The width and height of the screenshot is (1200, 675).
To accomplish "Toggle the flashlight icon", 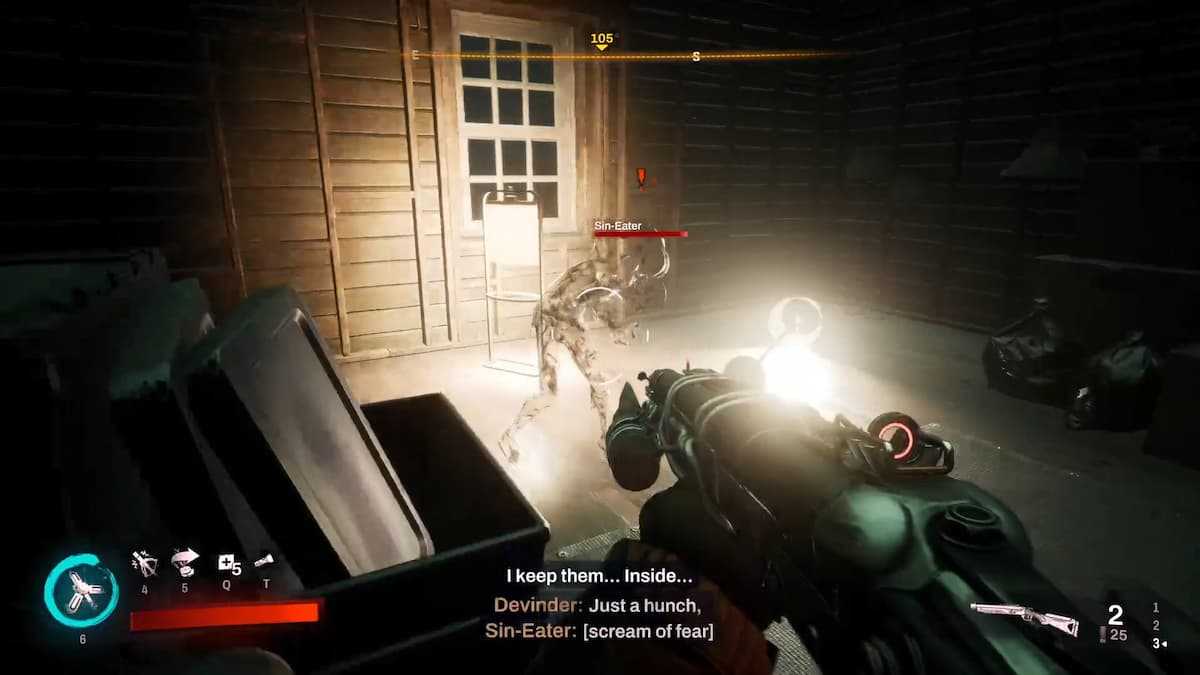I will point(264,562).
